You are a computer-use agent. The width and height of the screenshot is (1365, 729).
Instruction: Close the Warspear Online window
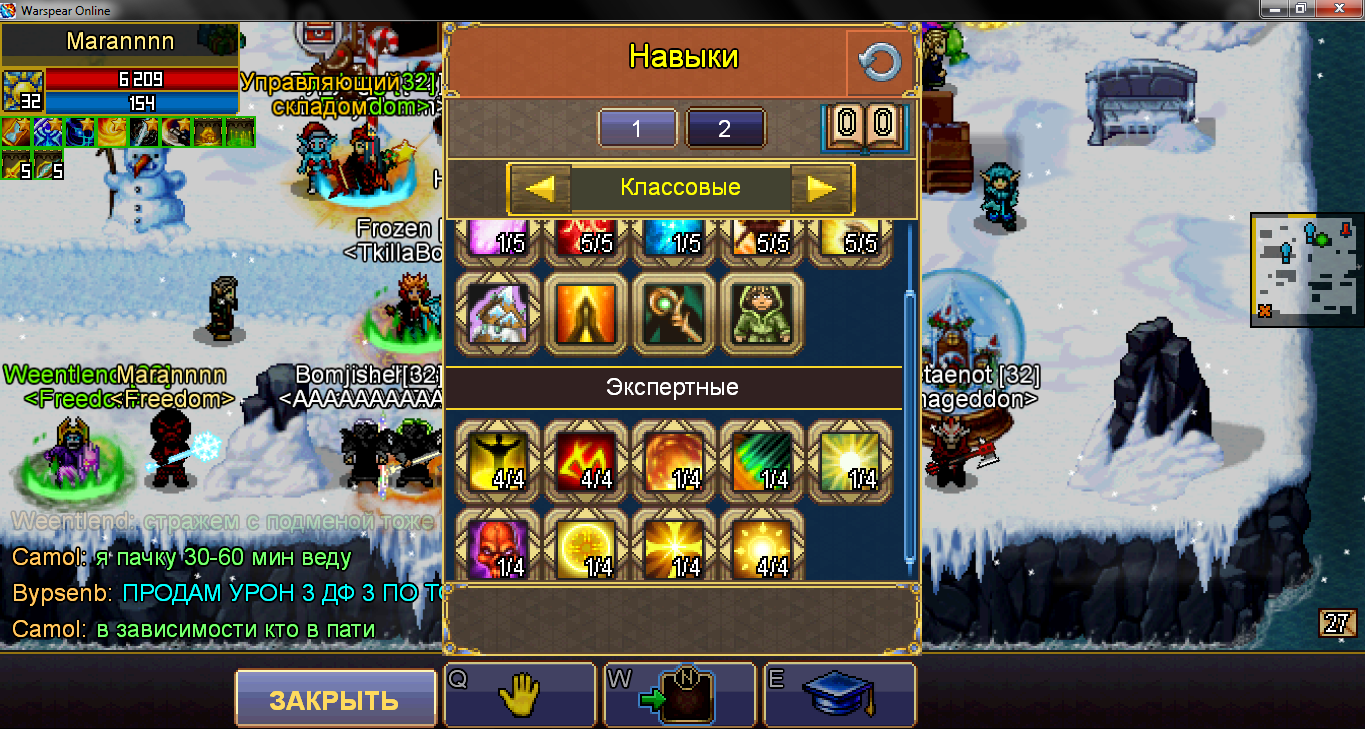[1338, 9]
